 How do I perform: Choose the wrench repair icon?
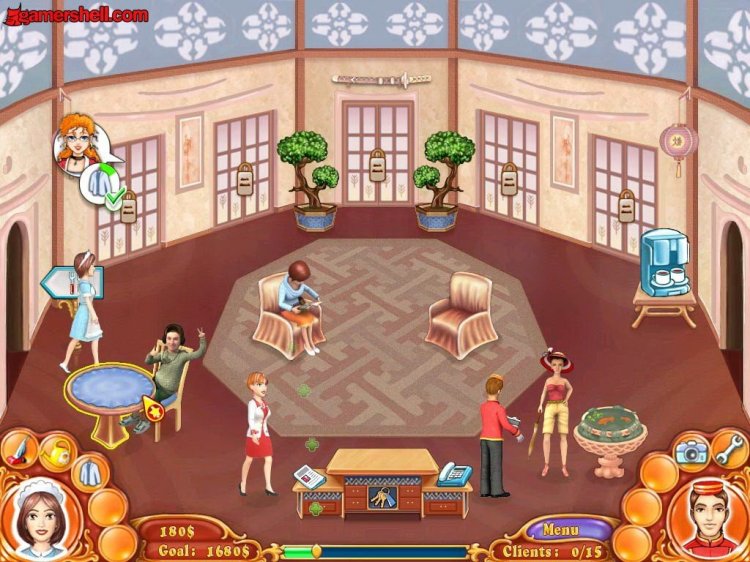729,448
